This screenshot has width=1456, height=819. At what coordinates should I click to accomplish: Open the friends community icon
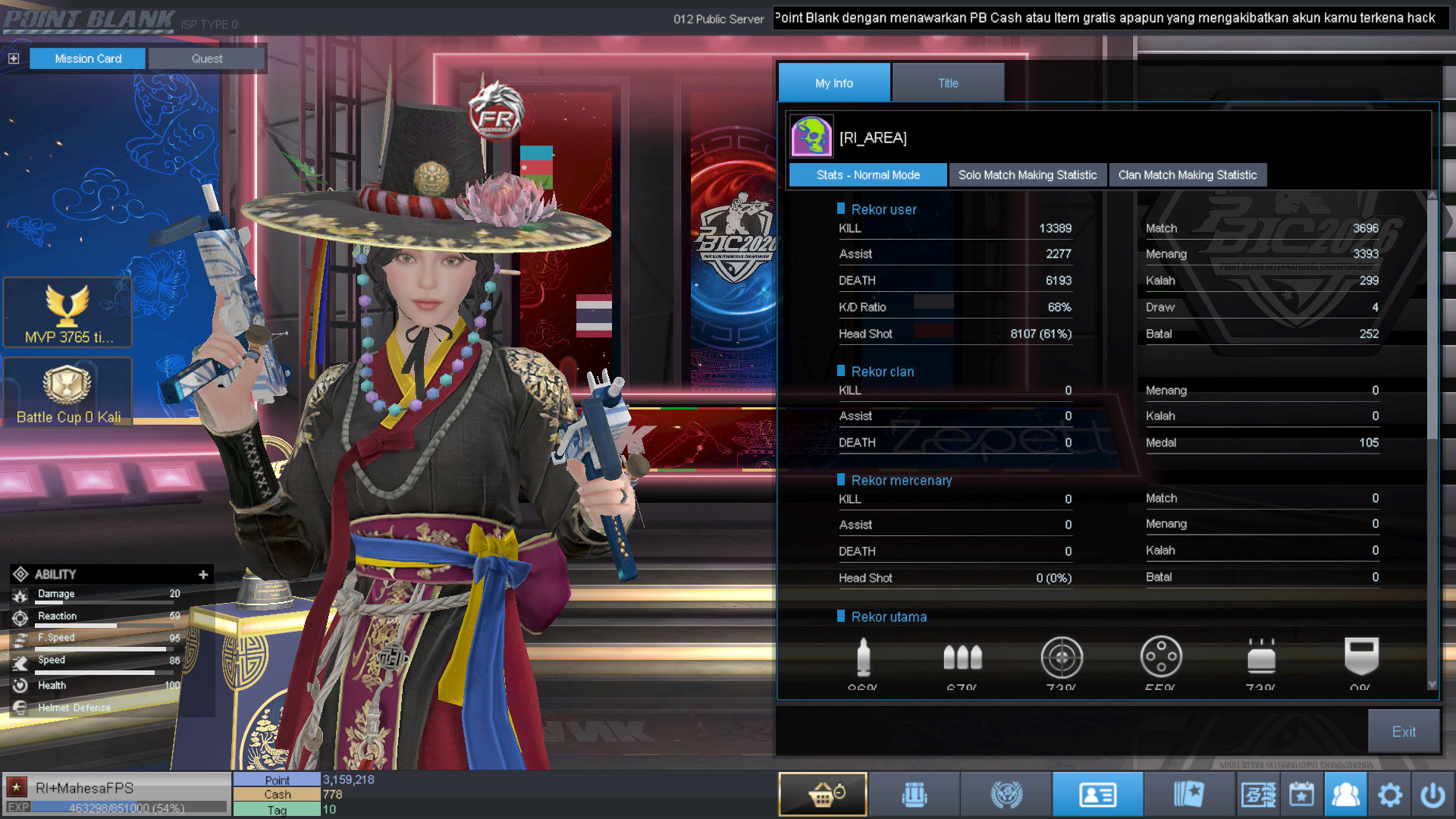(1345, 795)
